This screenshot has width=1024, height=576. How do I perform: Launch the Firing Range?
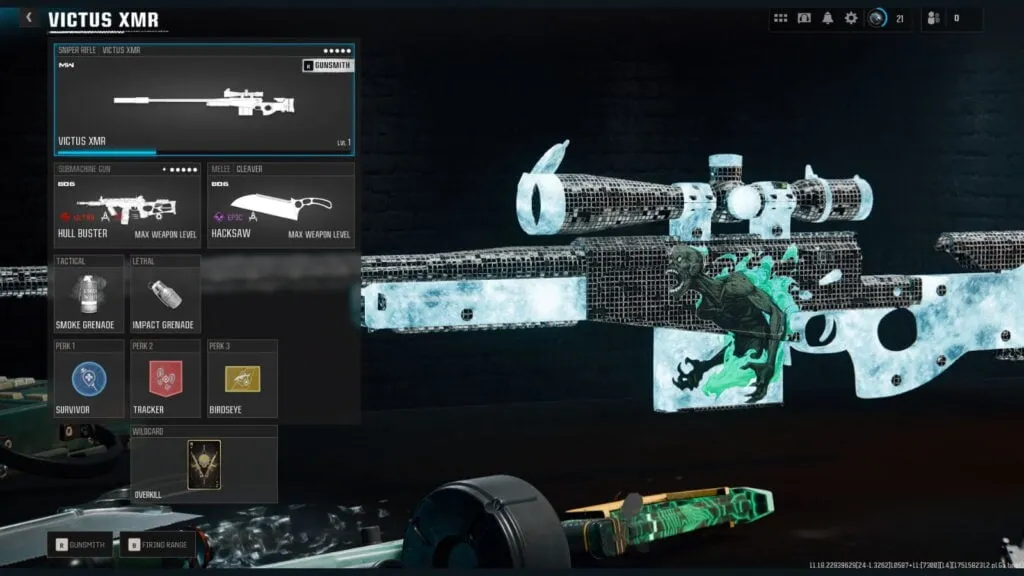(159, 545)
